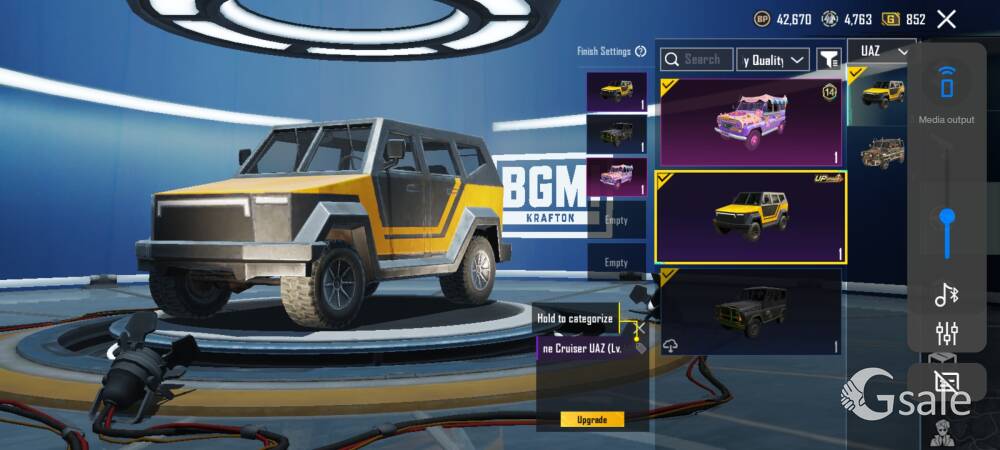Open the sound equalizer settings icon
This screenshot has height=450, width=1000.
click(x=946, y=334)
